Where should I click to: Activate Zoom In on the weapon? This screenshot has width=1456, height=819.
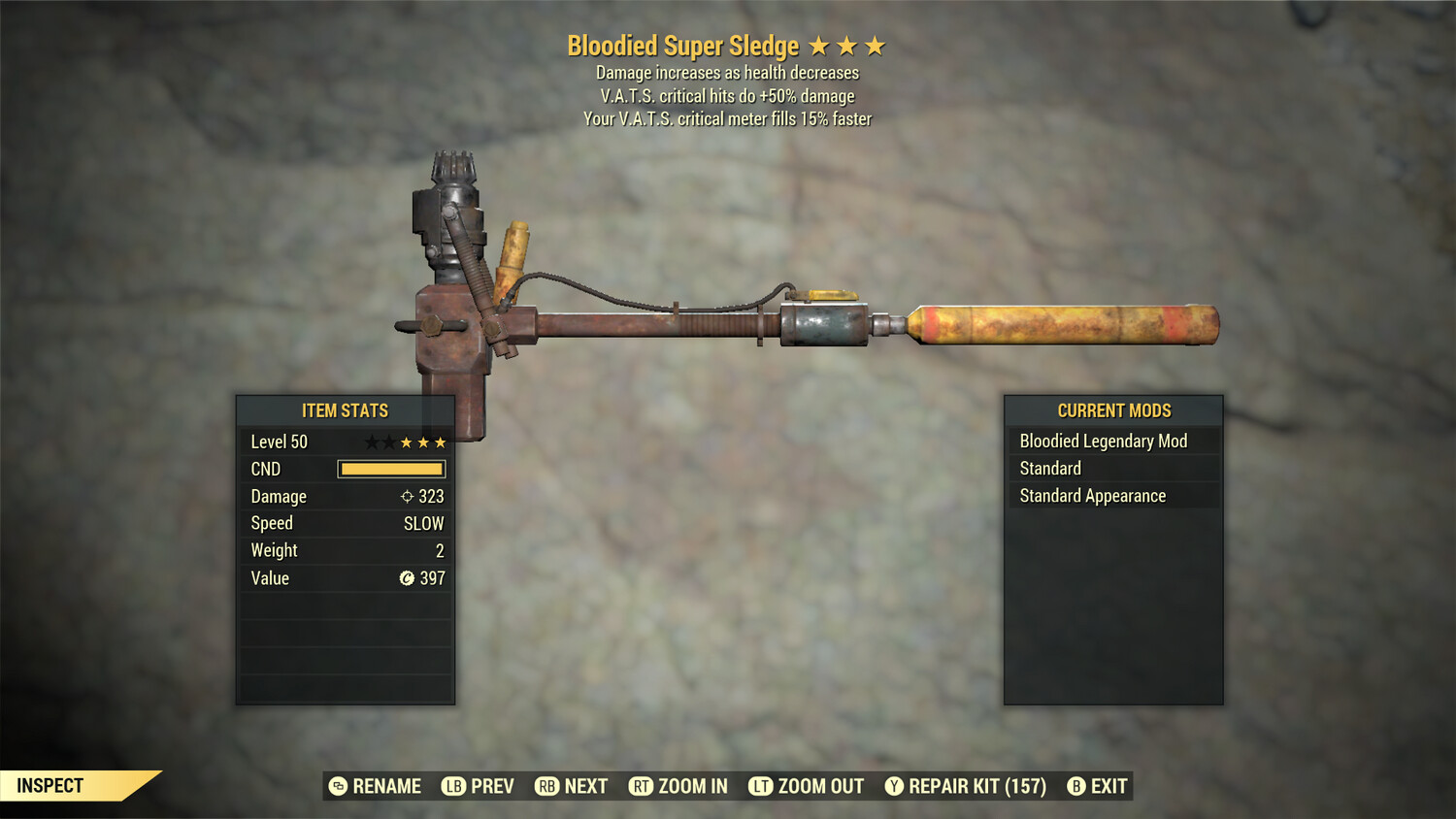(678, 786)
